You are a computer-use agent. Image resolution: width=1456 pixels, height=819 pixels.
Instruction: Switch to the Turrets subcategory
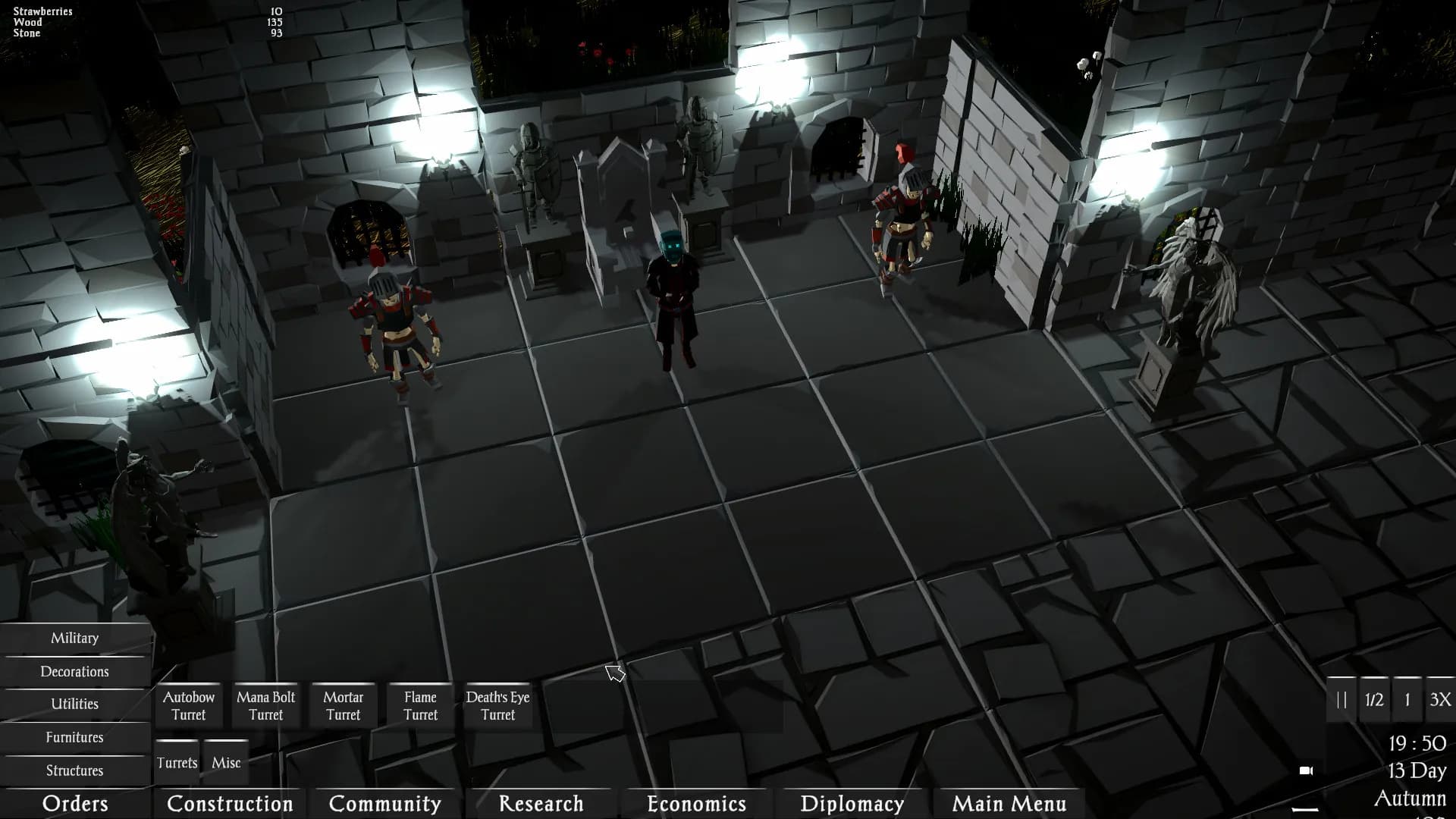tap(177, 763)
